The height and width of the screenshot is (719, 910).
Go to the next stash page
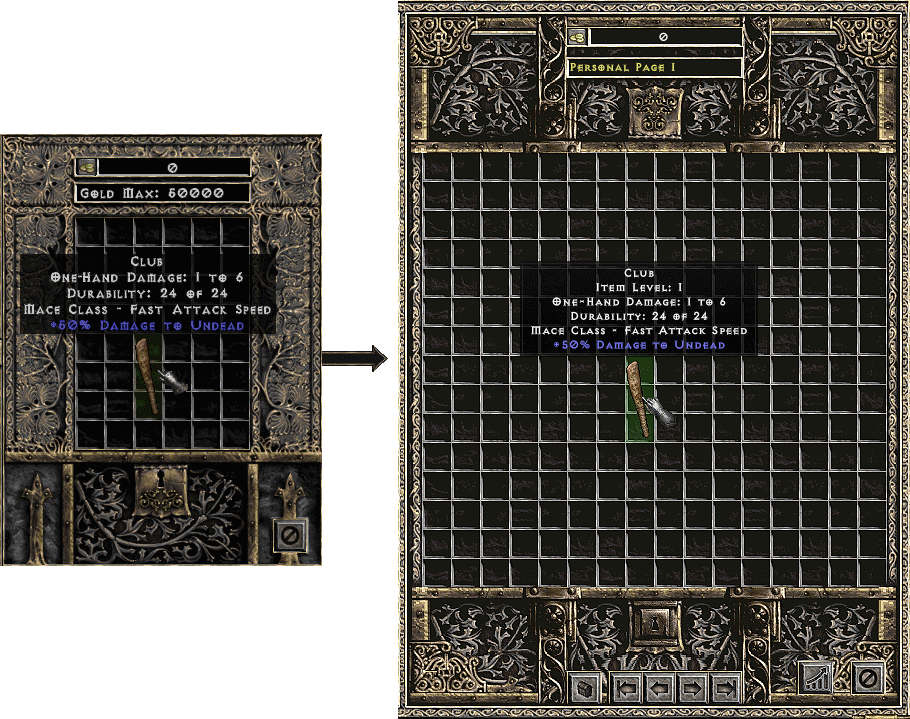tap(692, 688)
